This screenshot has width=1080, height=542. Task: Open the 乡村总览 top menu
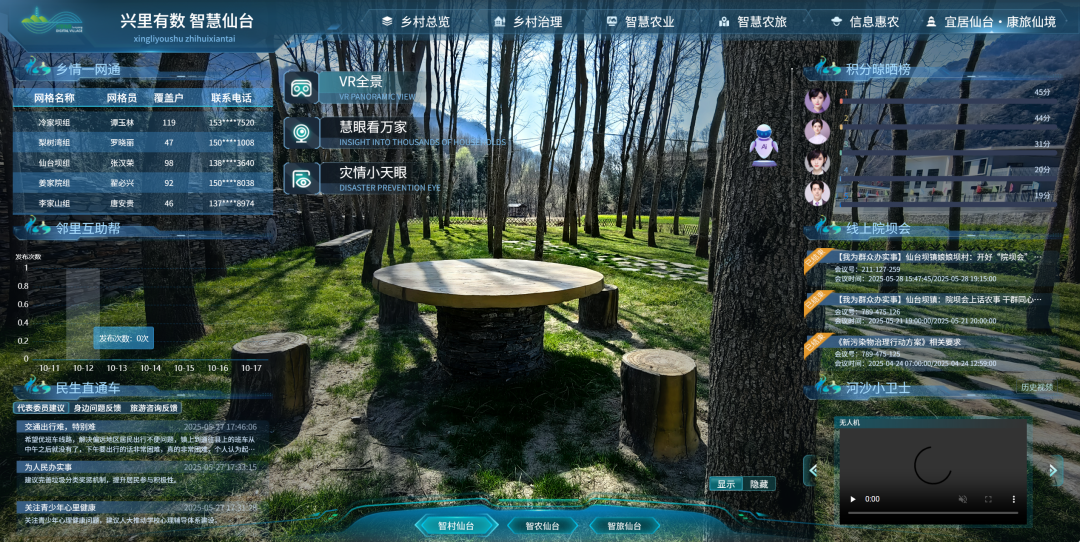(x=417, y=21)
